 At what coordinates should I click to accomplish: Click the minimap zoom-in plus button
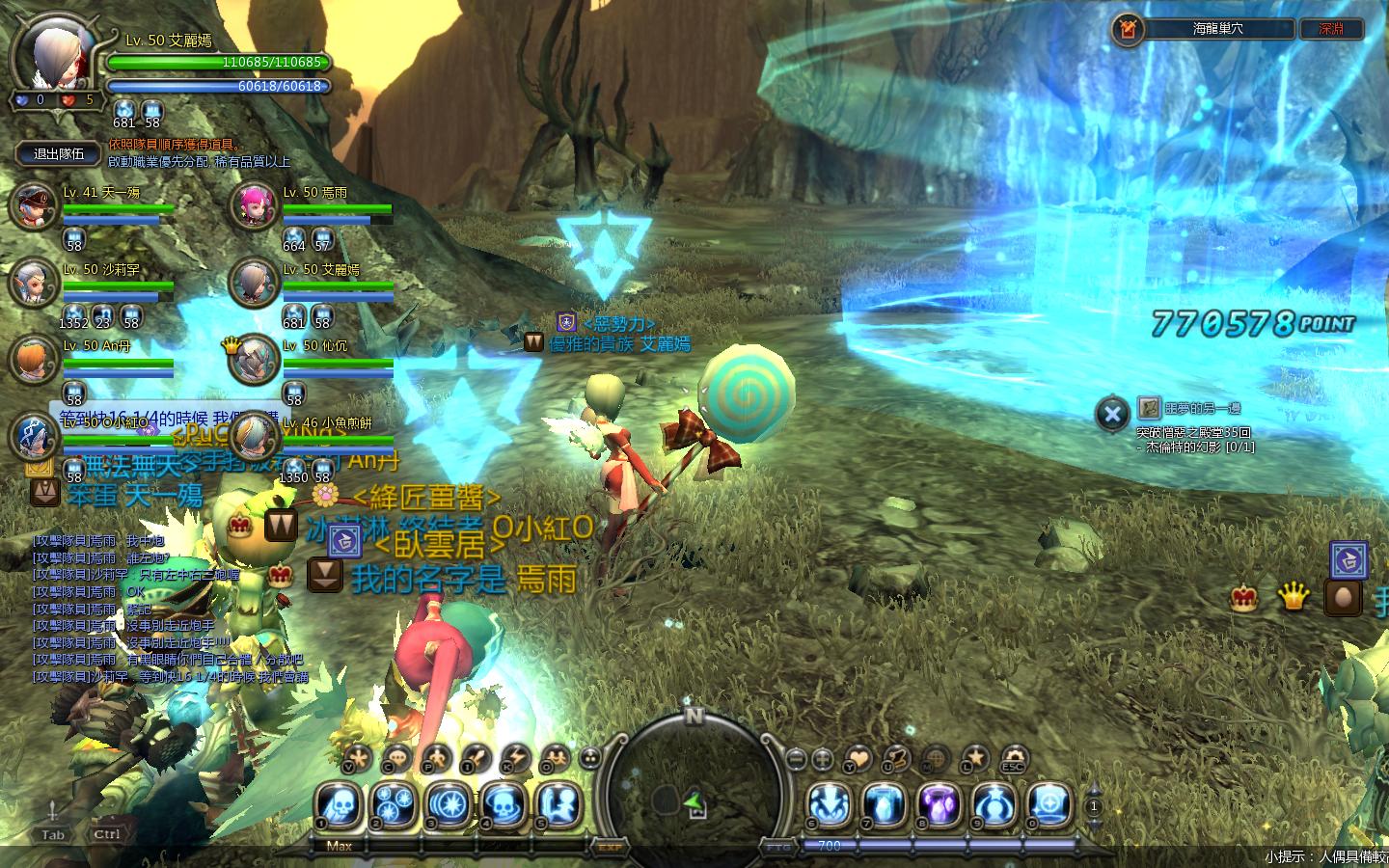823,759
